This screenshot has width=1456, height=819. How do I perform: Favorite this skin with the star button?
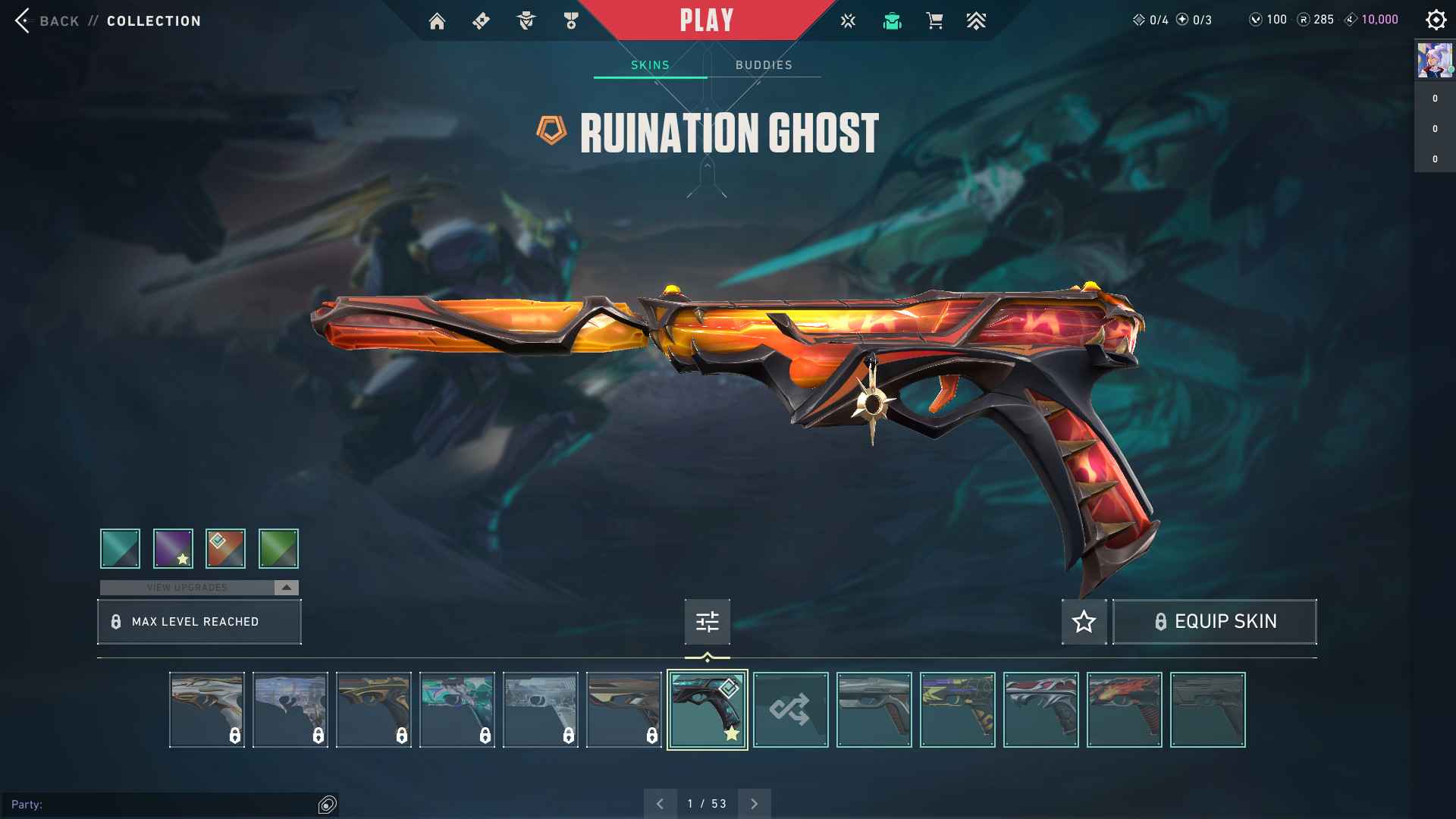pos(1084,622)
